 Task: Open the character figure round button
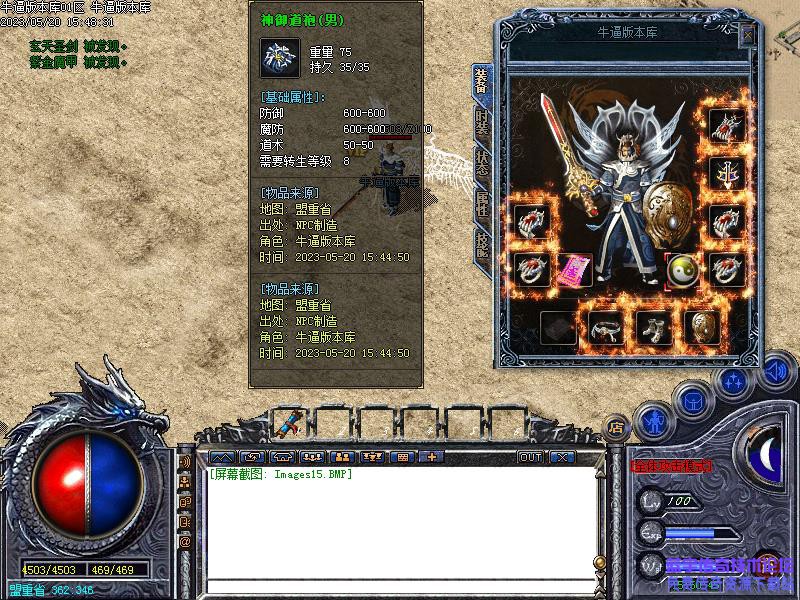tap(652, 420)
